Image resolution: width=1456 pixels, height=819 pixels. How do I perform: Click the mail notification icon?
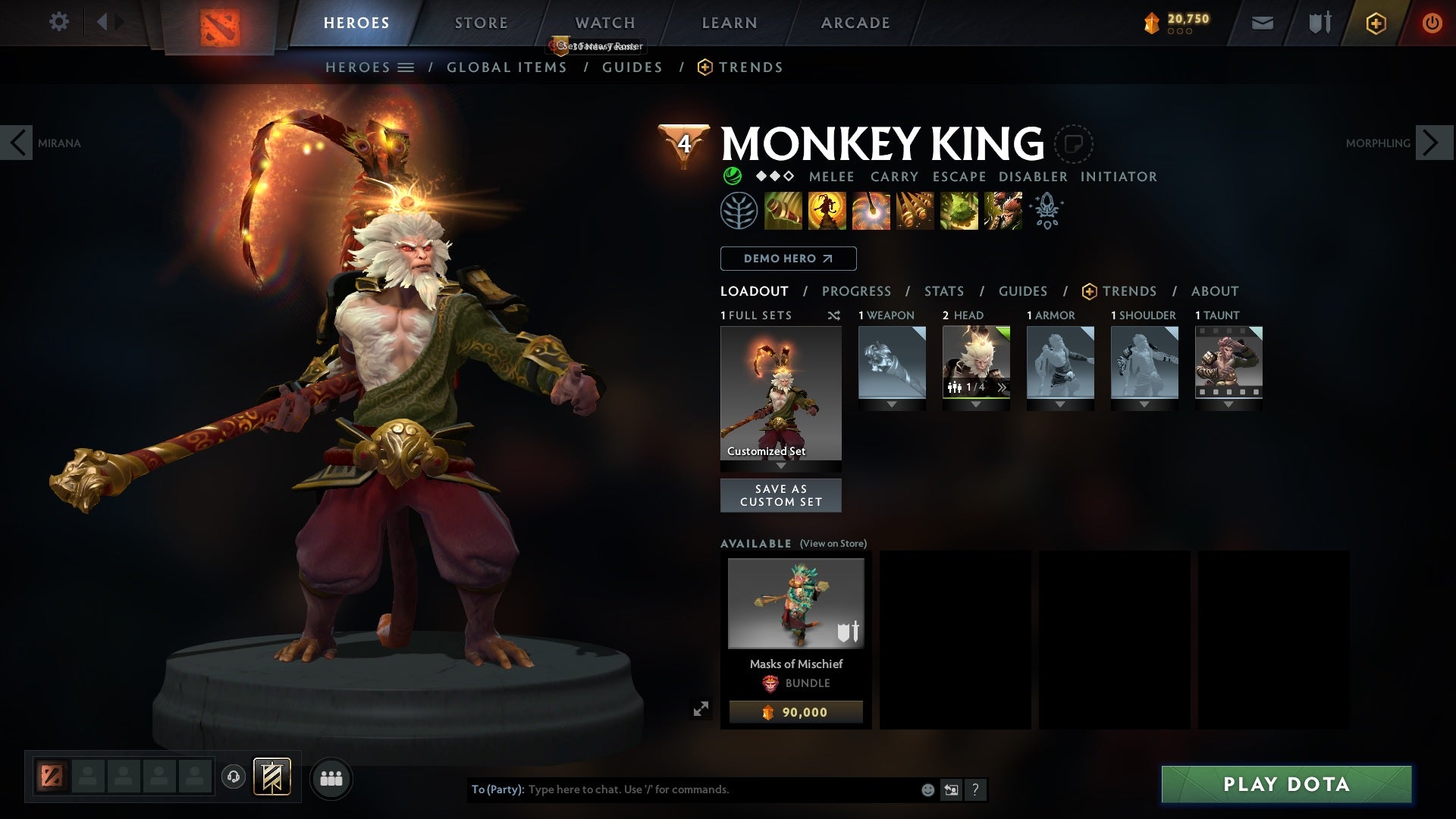click(1261, 22)
